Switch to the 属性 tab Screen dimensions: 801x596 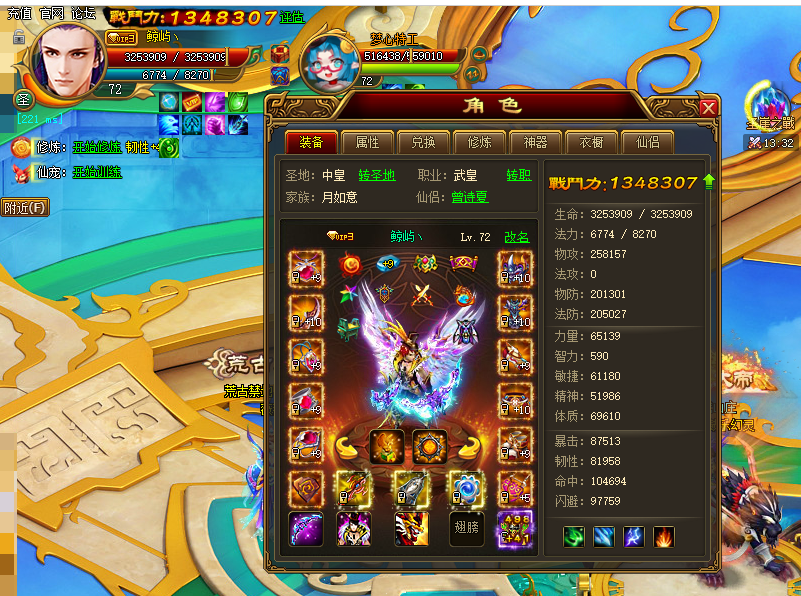pos(367,143)
